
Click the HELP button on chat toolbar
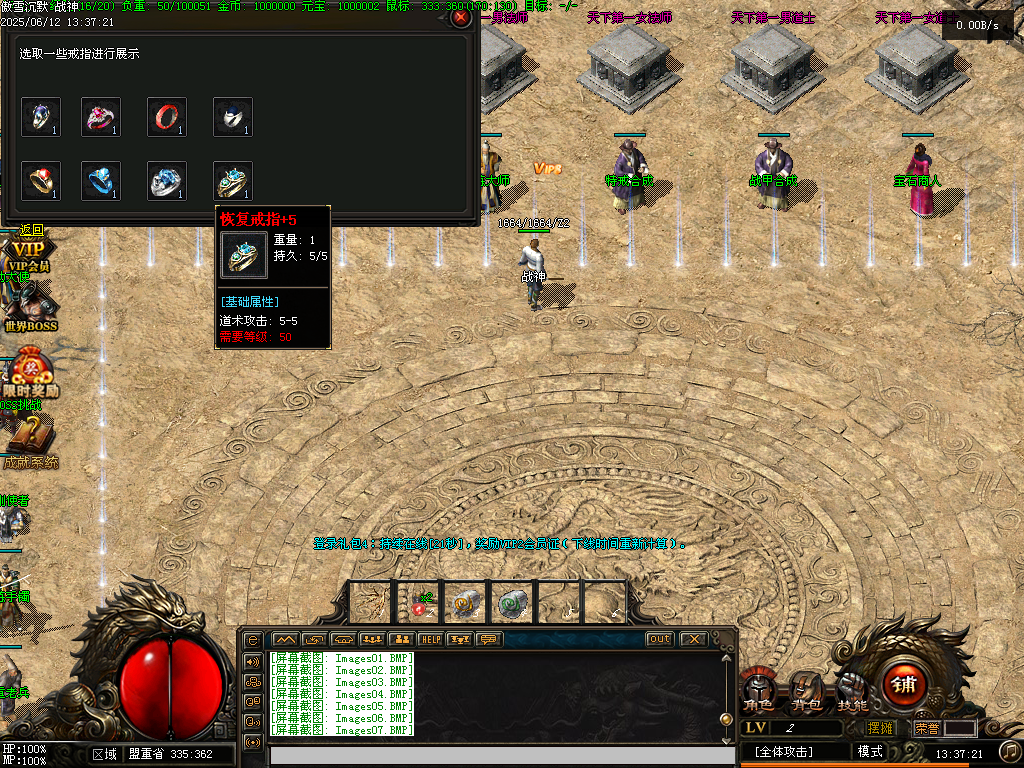click(x=431, y=639)
